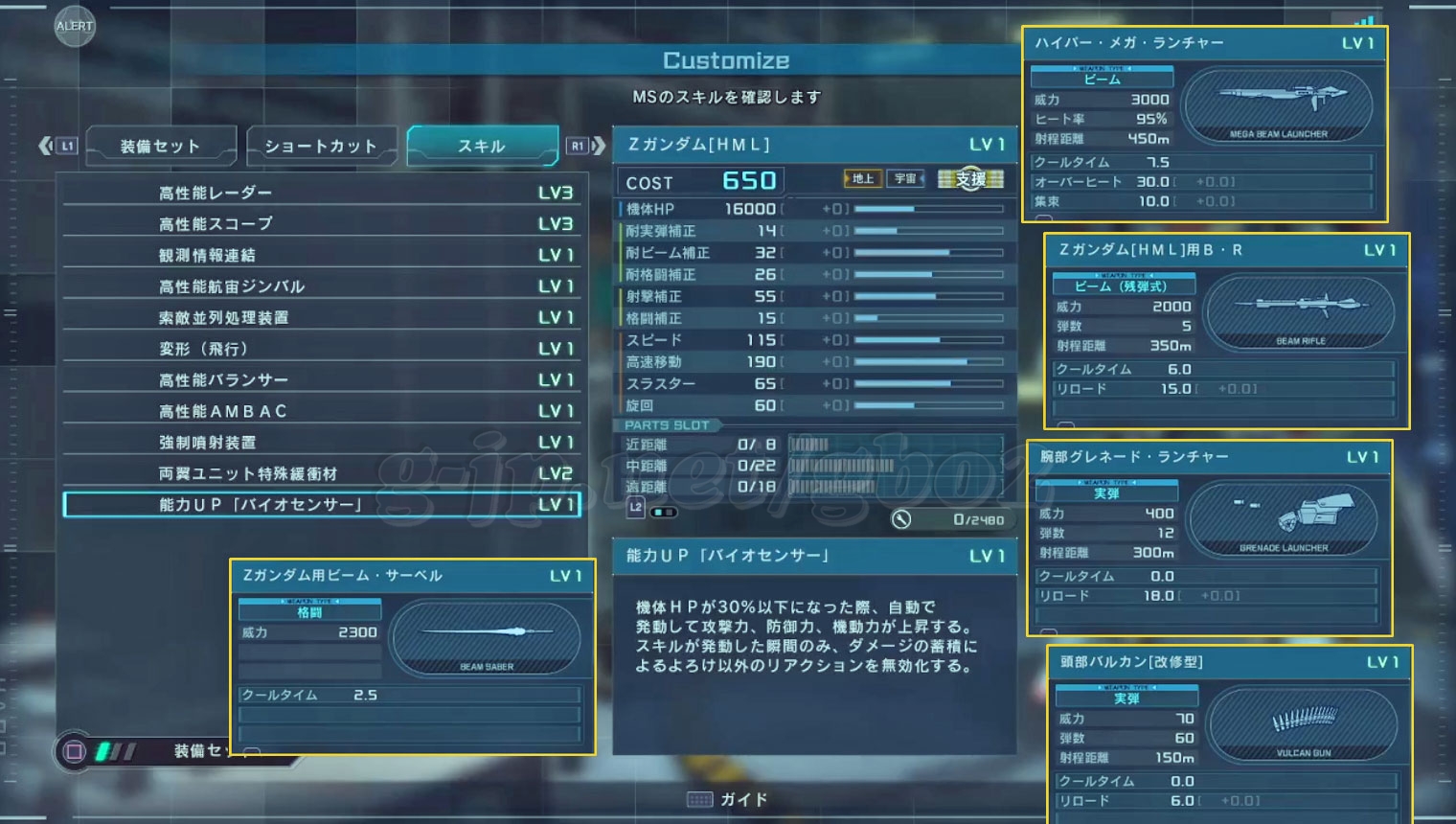Viewport: 1456px width, 824px height.
Task: Open the Zガンダム用ビーム・サーベル weapon card
Action: 413,656
